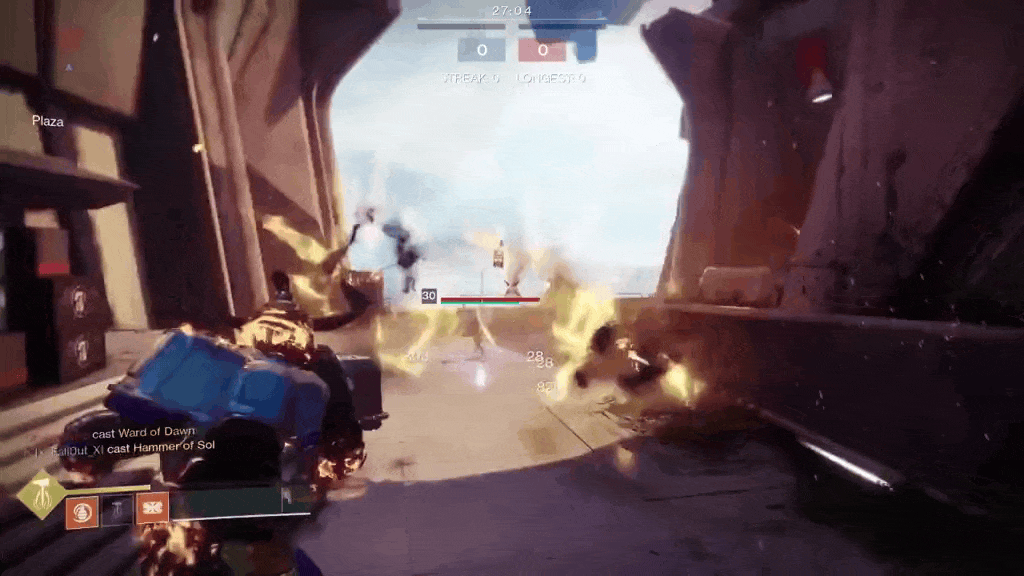Activate the Hammer of Sol super icon
The height and width of the screenshot is (576, 1024).
coord(42,495)
